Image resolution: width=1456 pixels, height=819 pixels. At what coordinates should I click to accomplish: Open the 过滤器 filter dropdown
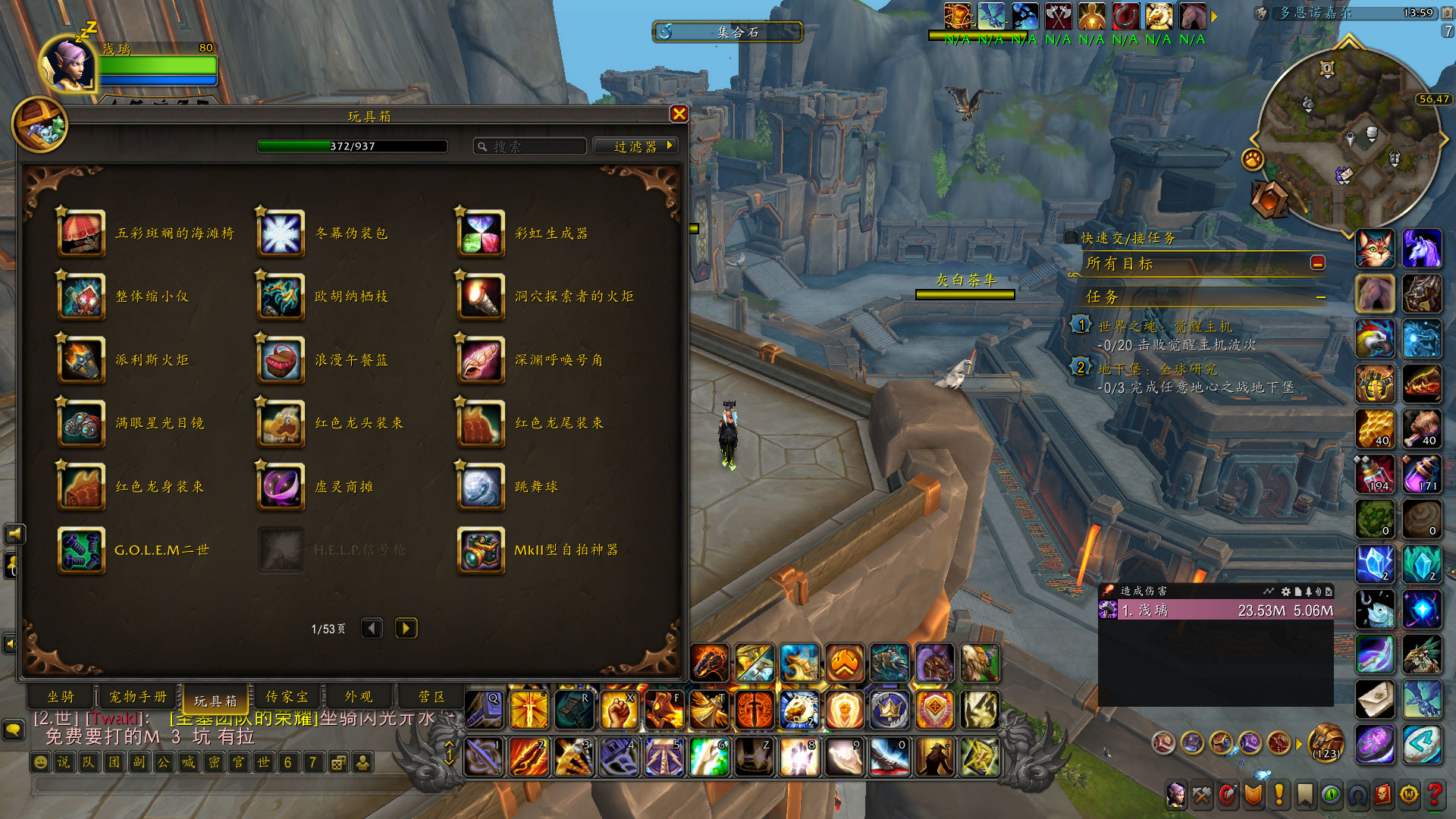point(635,146)
